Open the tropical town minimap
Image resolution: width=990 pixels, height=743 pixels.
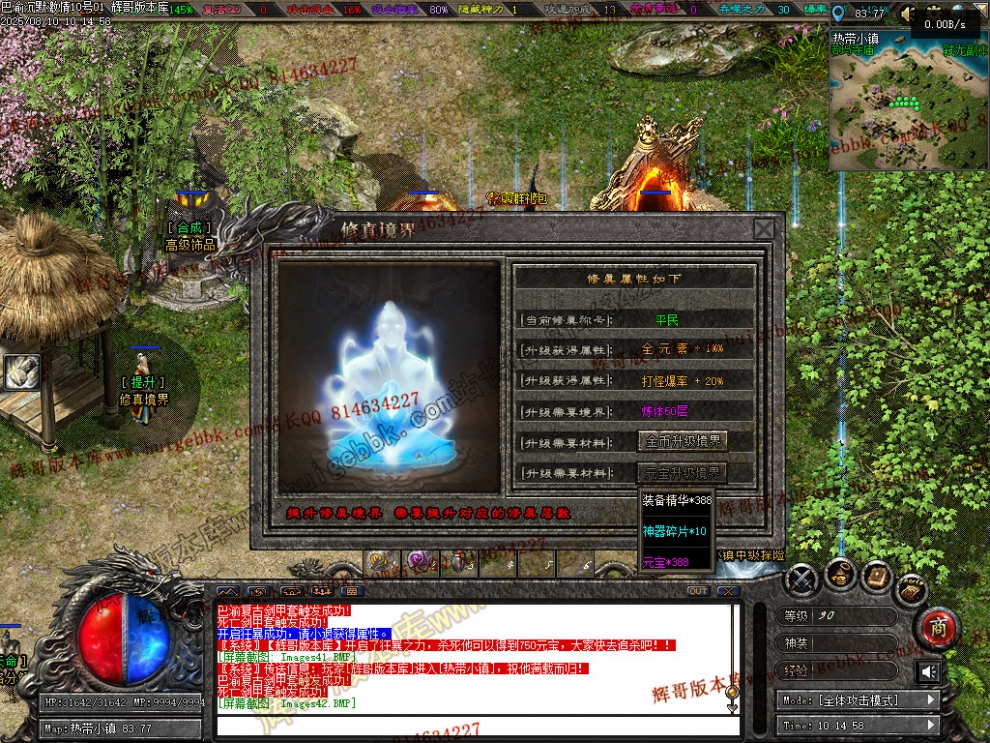pos(908,100)
